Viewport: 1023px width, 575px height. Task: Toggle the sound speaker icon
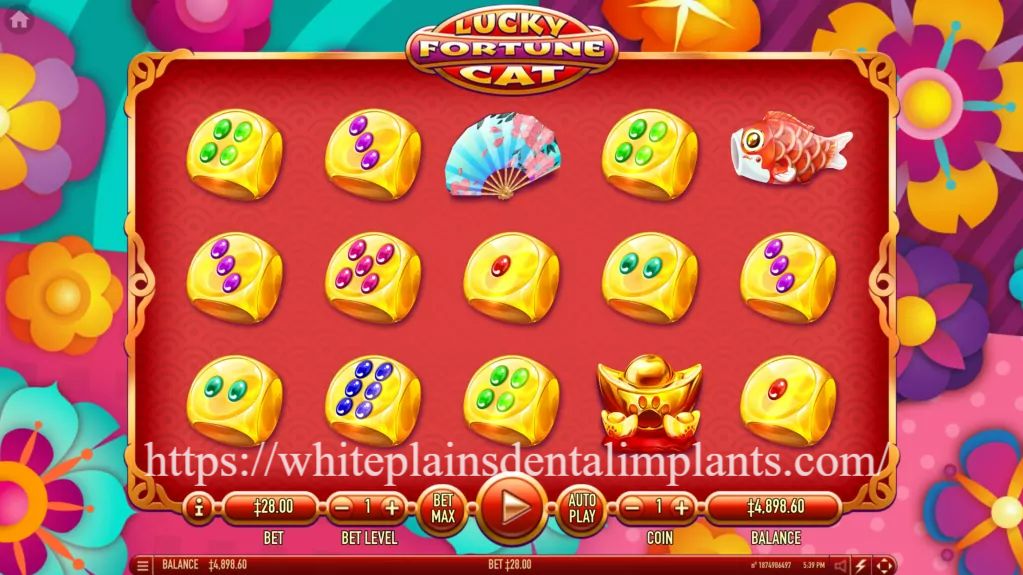click(x=840, y=565)
